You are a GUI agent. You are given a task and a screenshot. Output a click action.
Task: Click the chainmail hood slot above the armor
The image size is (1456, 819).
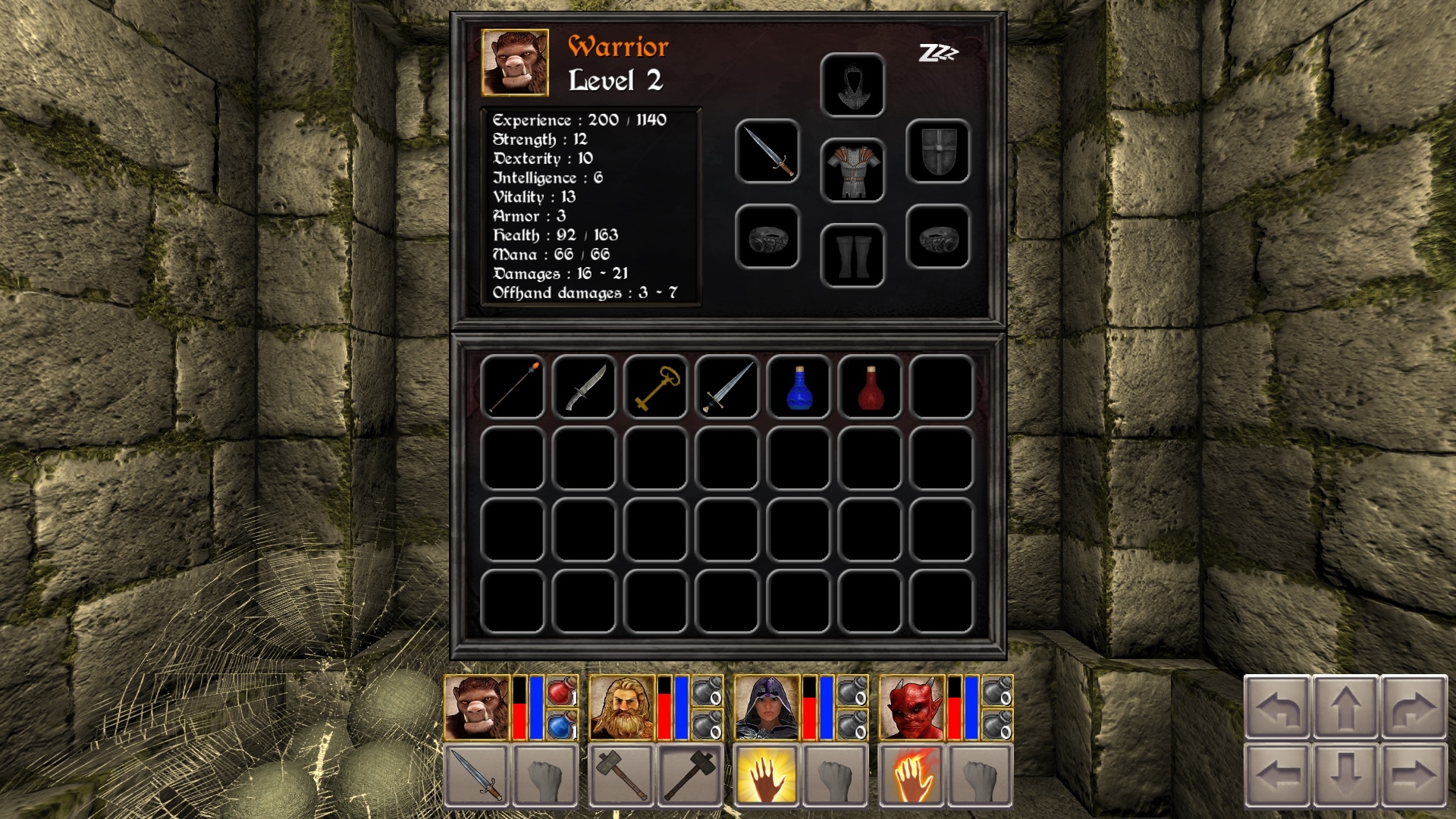854,85
